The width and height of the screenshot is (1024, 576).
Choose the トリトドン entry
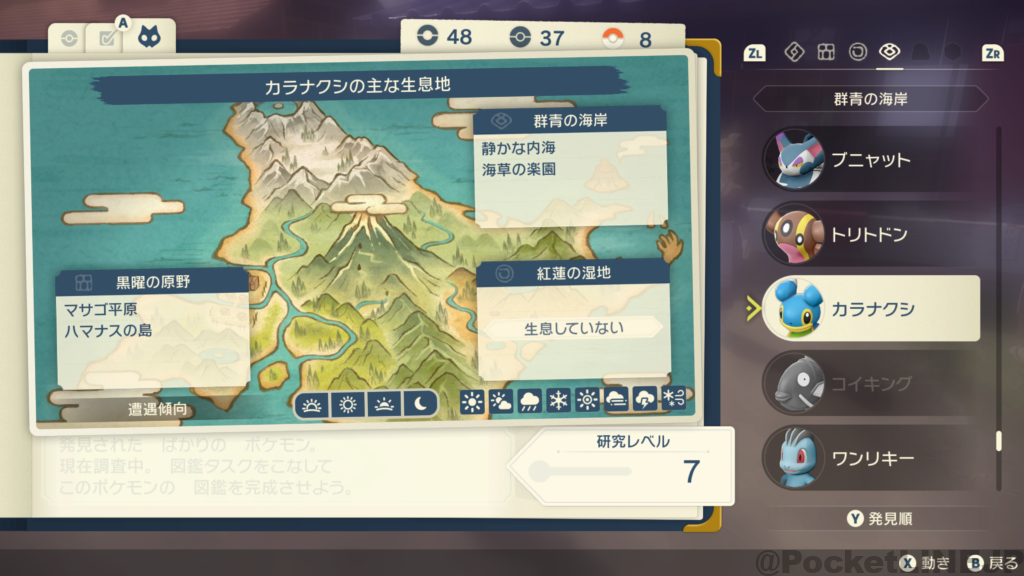coord(868,233)
